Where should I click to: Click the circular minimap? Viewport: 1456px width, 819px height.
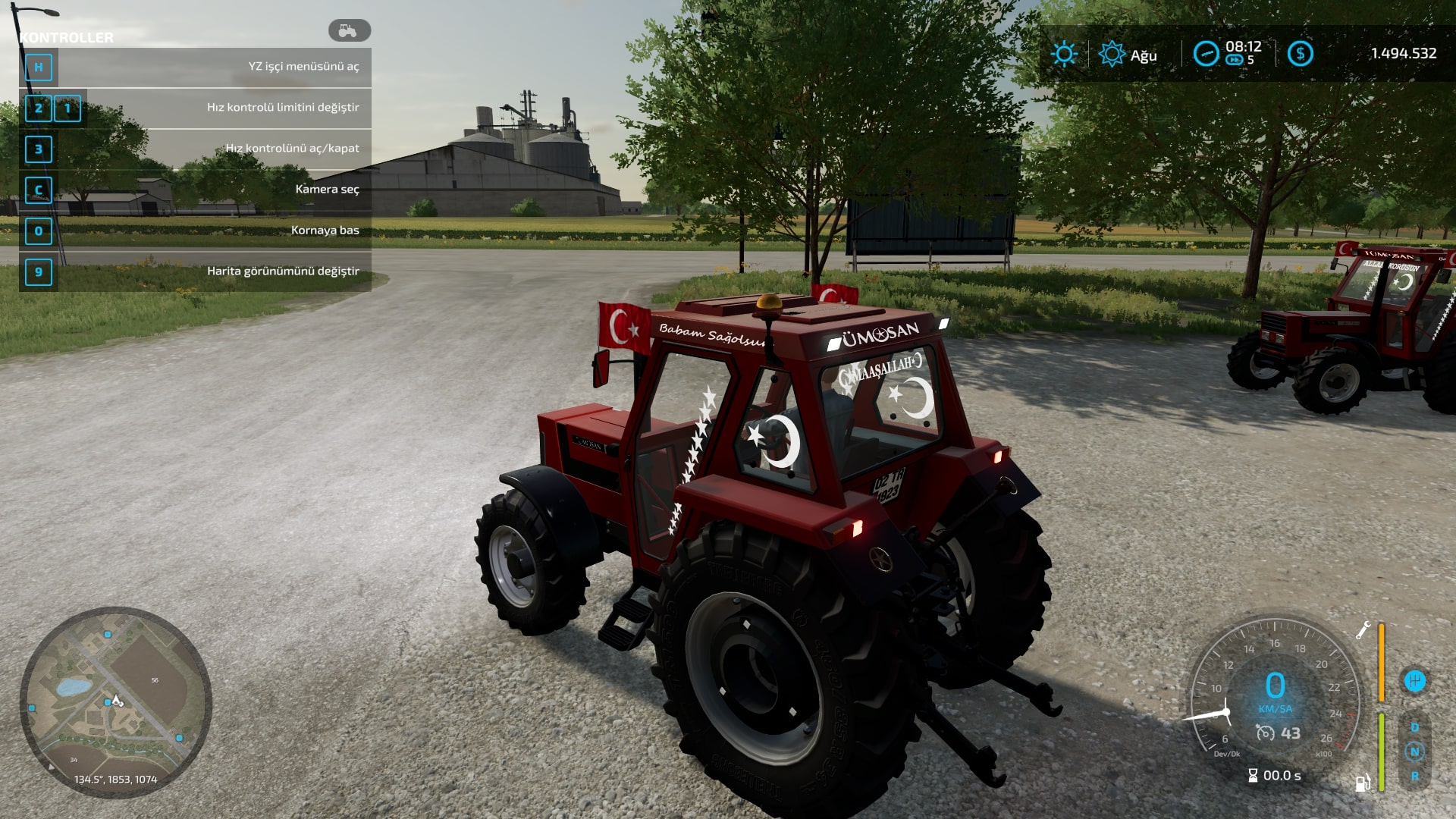pos(116,702)
